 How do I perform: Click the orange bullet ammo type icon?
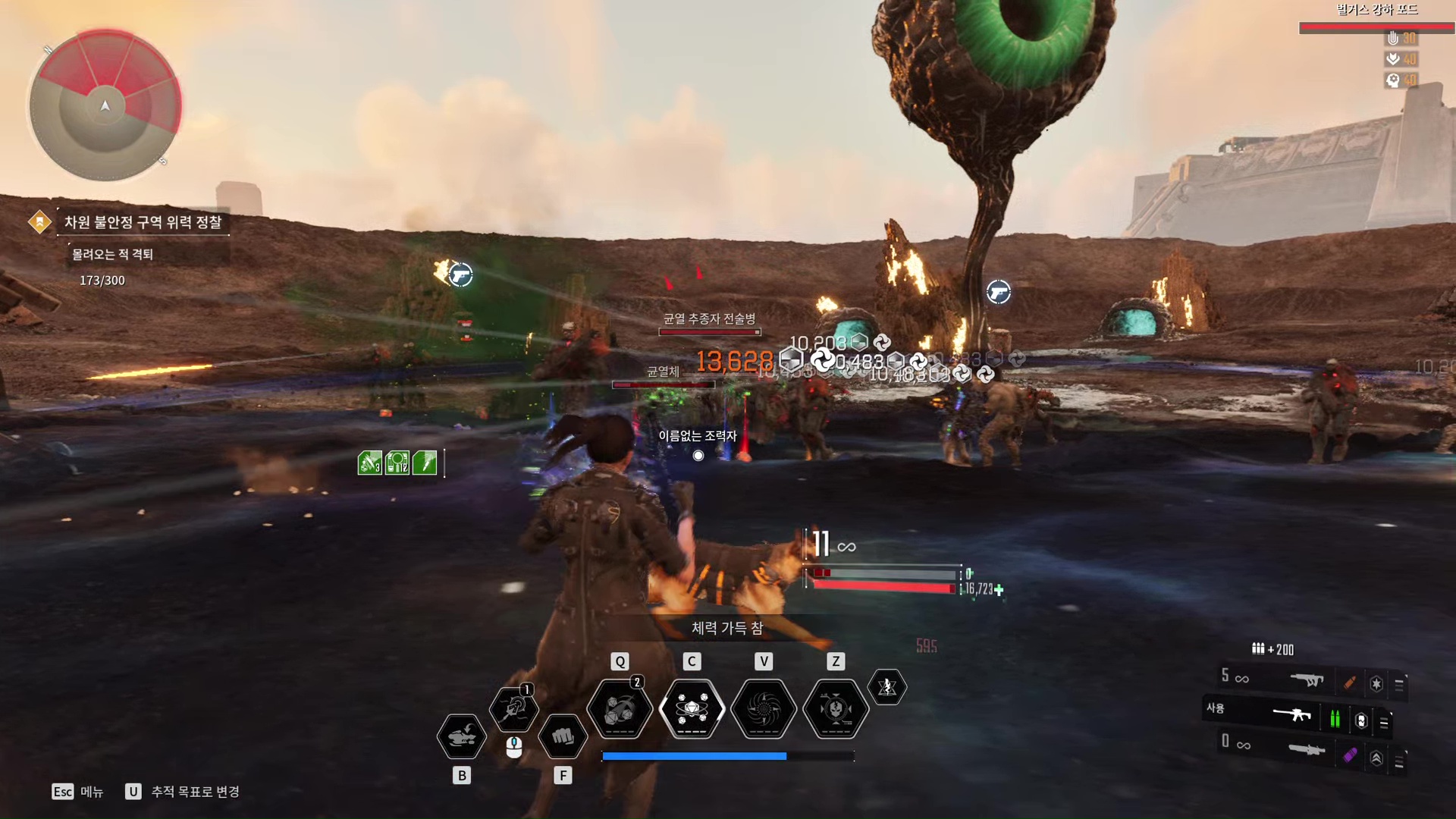(x=1350, y=682)
